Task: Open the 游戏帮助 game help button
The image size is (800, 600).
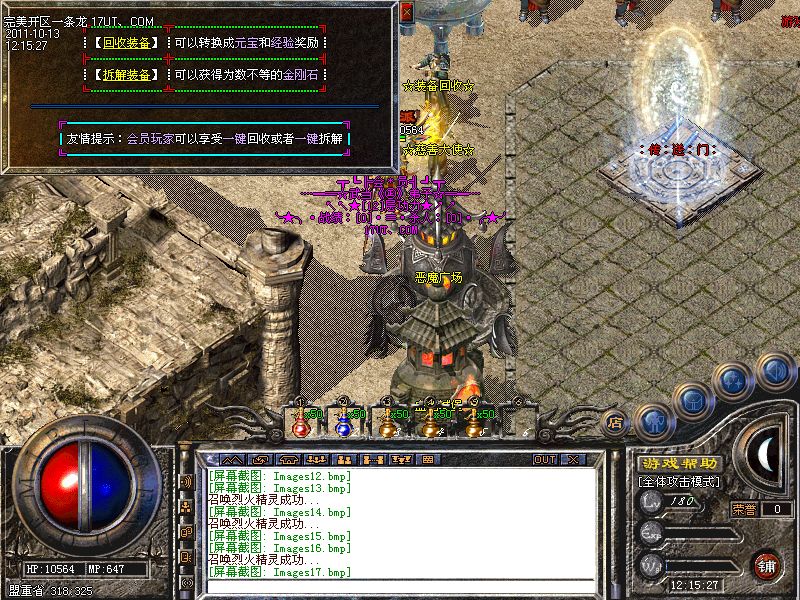Action: [x=680, y=464]
